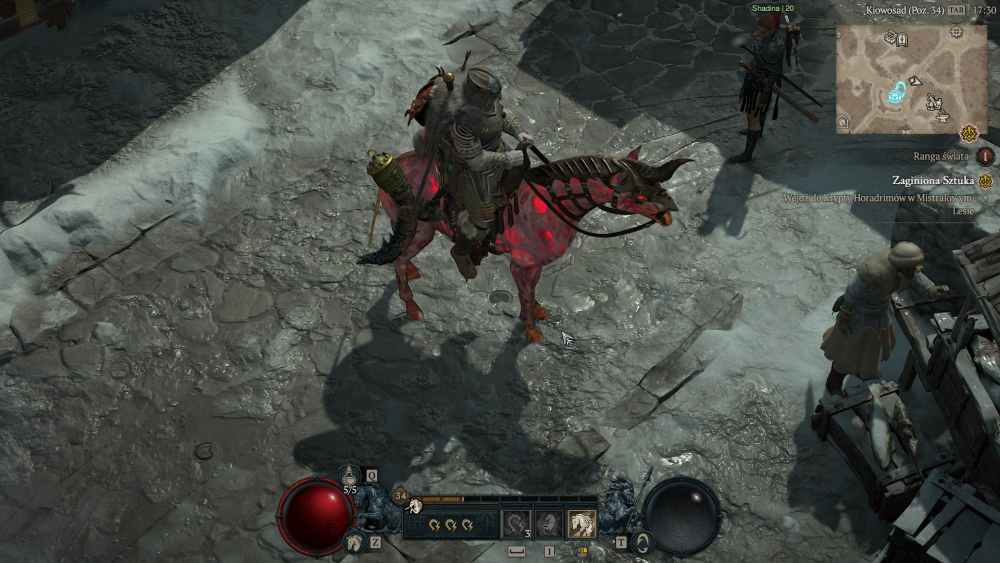Activate the rearing white horse skill
This screenshot has width=1000, height=563.
[x=582, y=523]
